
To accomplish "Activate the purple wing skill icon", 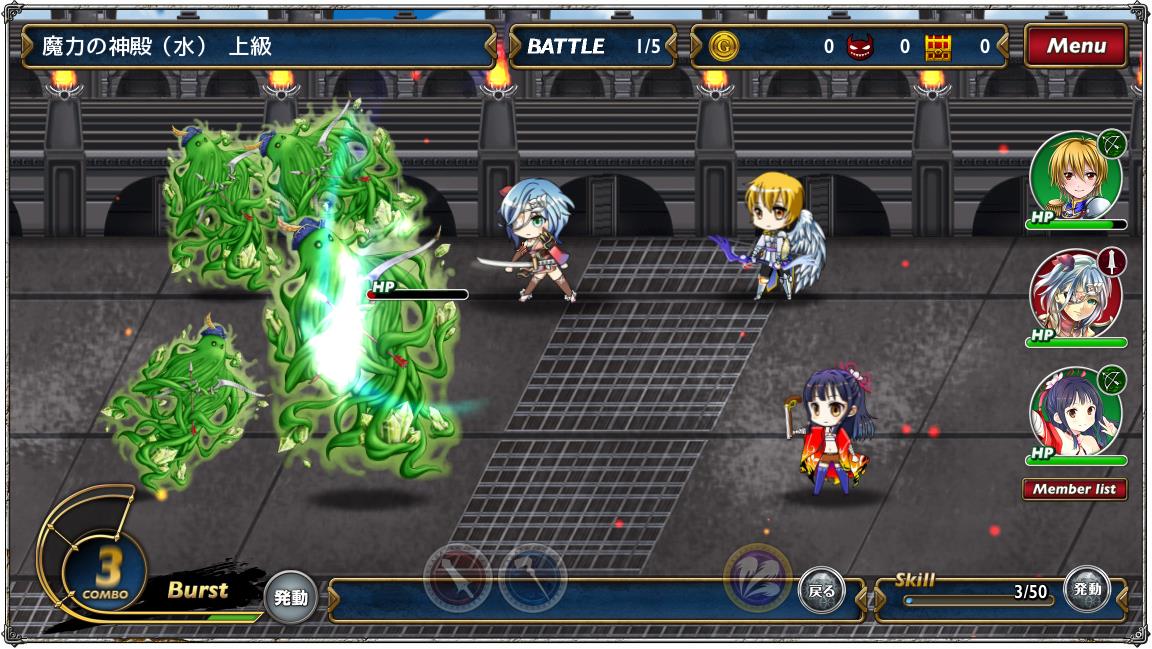I will [757, 577].
